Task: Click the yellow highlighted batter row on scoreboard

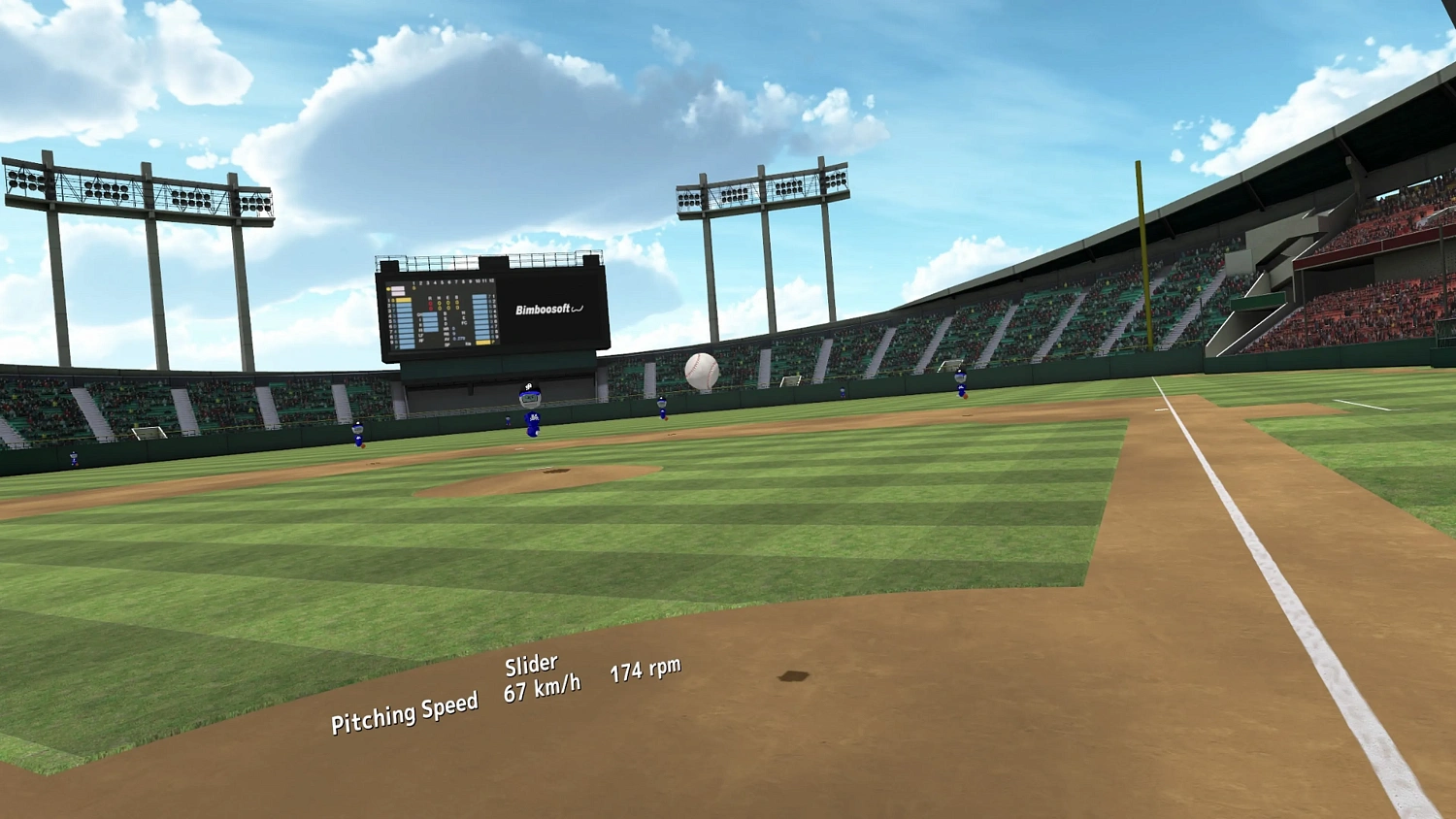Action: point(404,299)
